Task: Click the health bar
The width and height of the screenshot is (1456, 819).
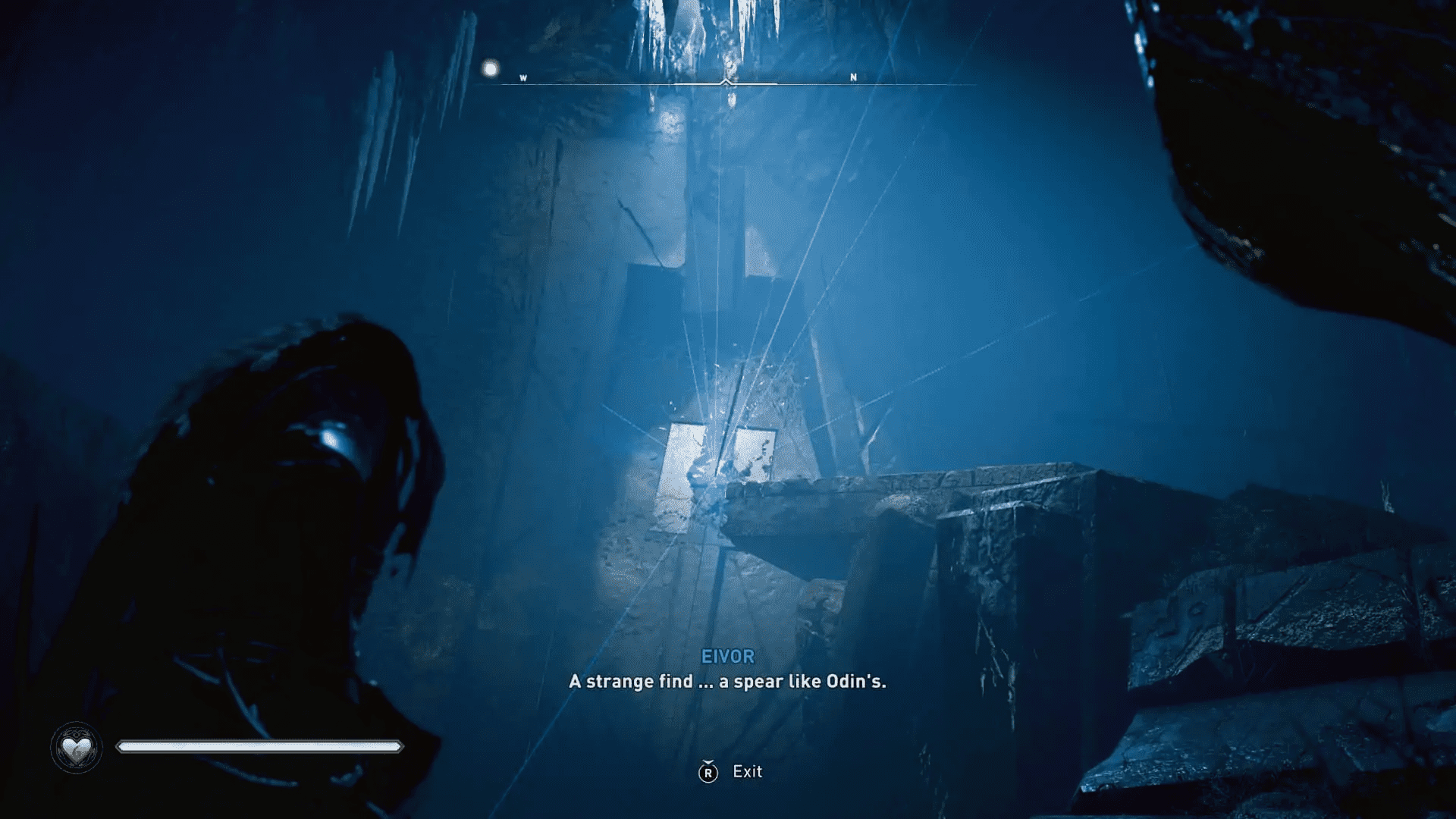Action: click(258, 745)
